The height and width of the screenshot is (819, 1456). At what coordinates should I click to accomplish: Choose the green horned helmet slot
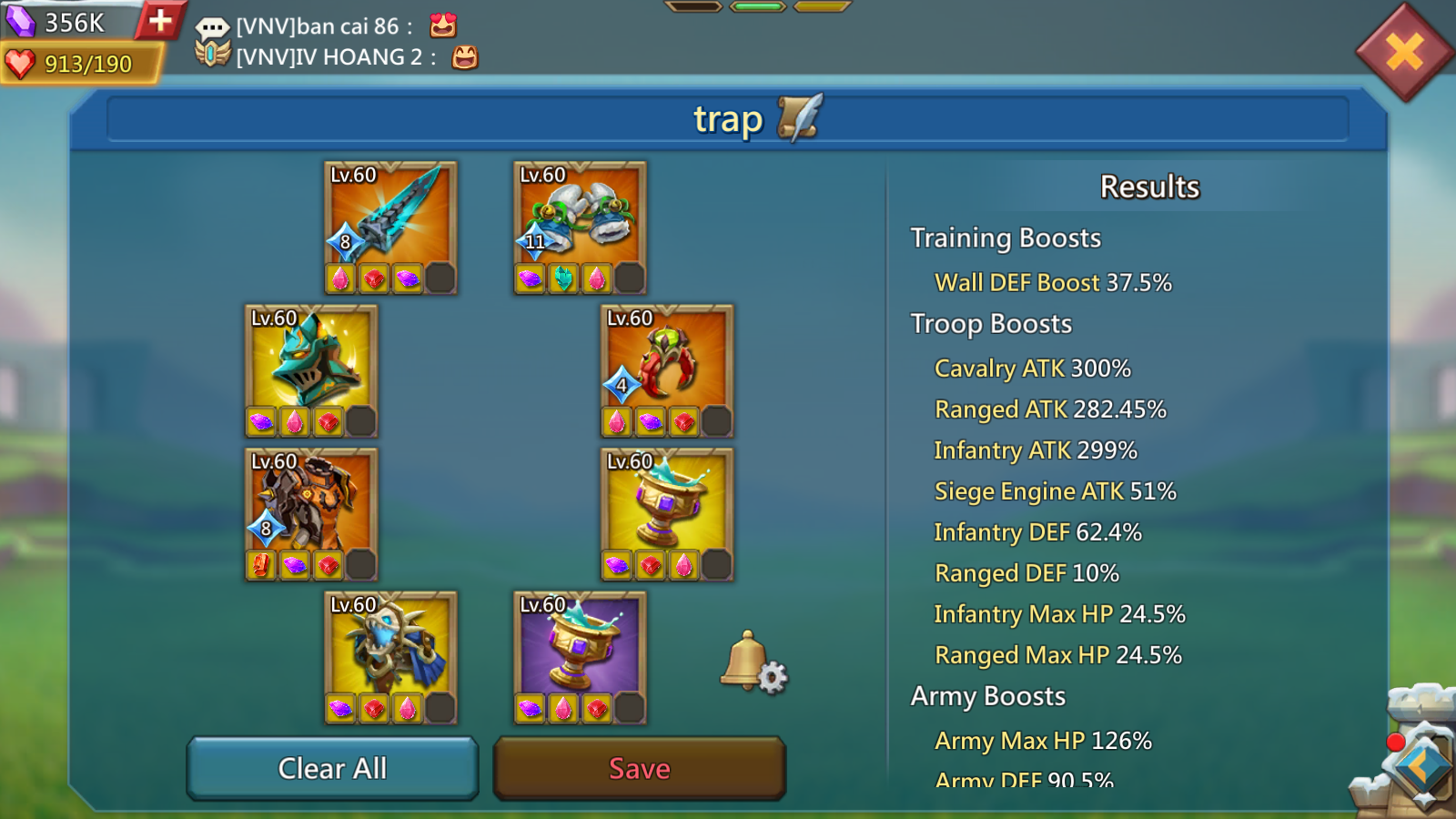click(x=311, y=360)
